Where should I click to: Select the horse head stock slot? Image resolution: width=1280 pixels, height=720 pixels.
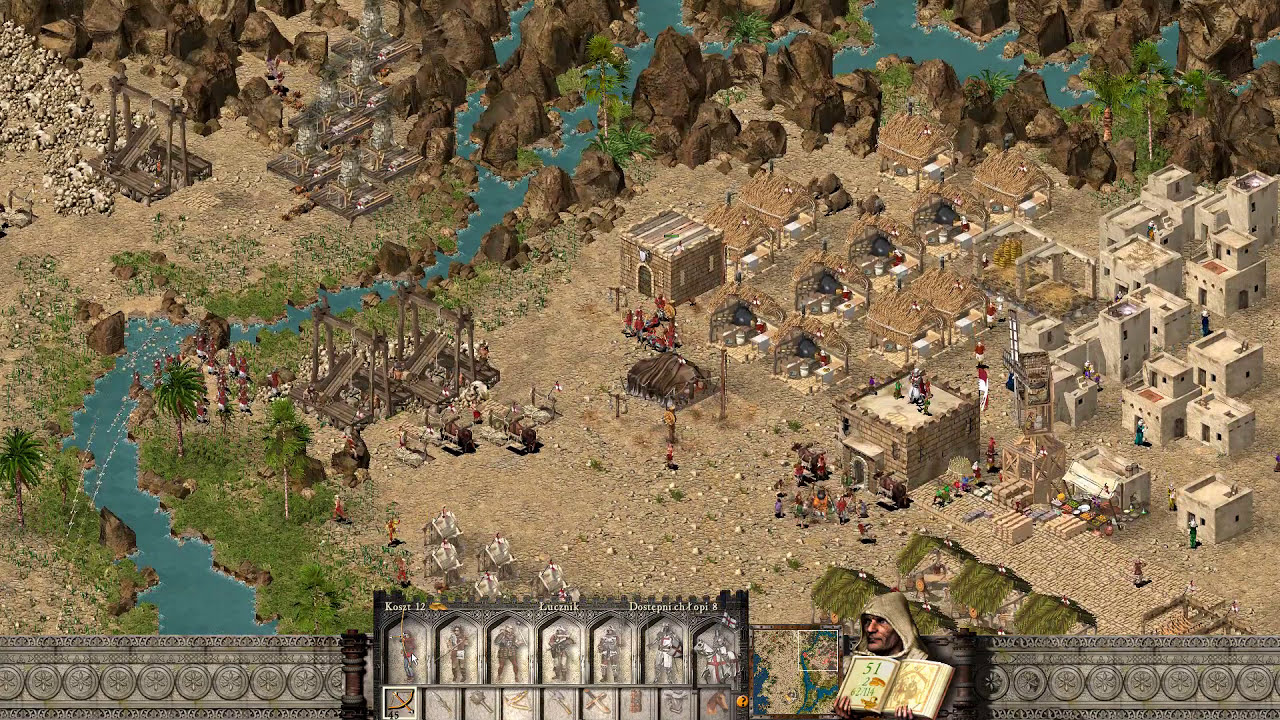coord(716,702)
